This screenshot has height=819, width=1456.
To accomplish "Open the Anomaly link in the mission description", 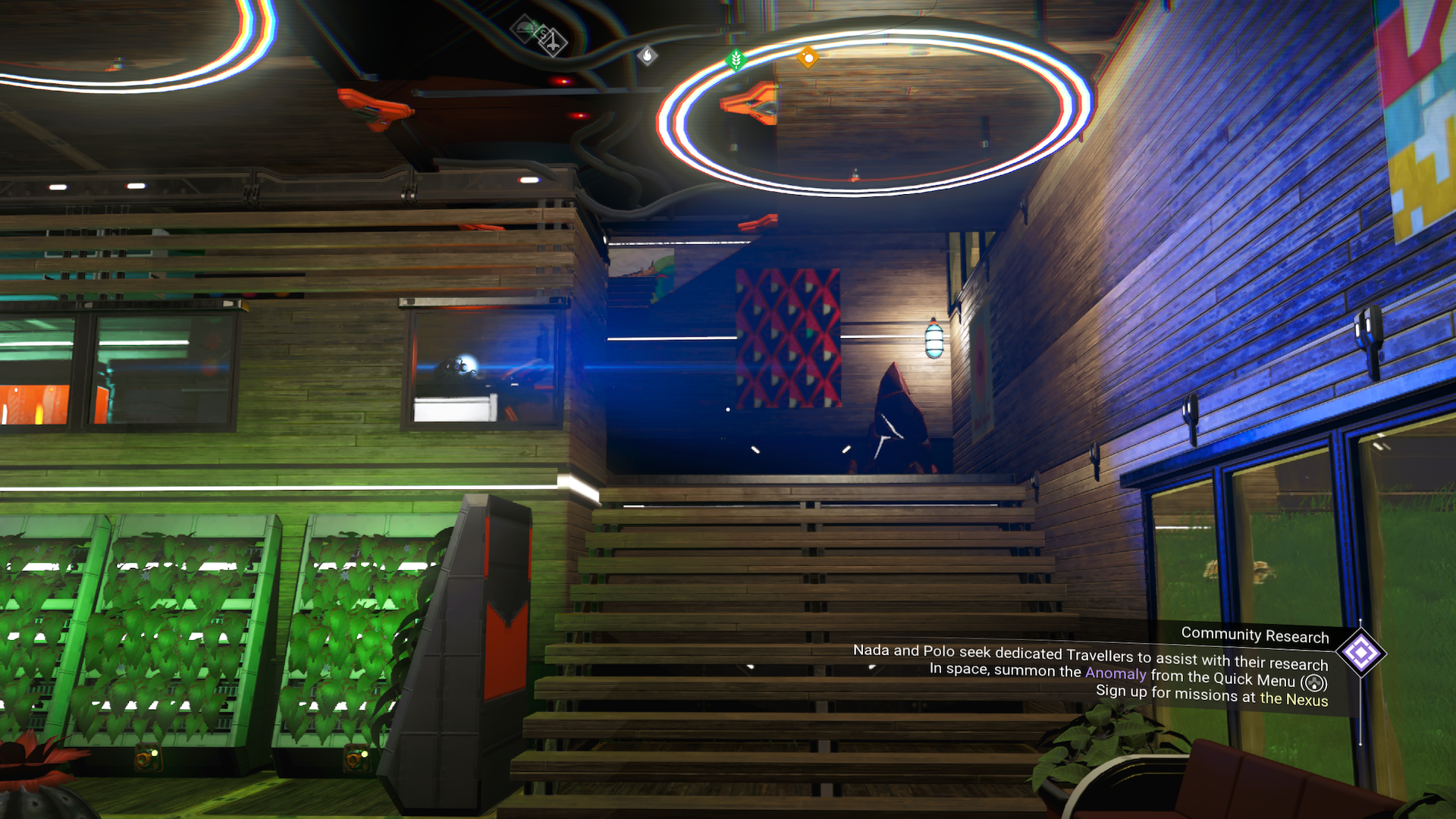I will pyautogui.click(x=1115, y=673).
